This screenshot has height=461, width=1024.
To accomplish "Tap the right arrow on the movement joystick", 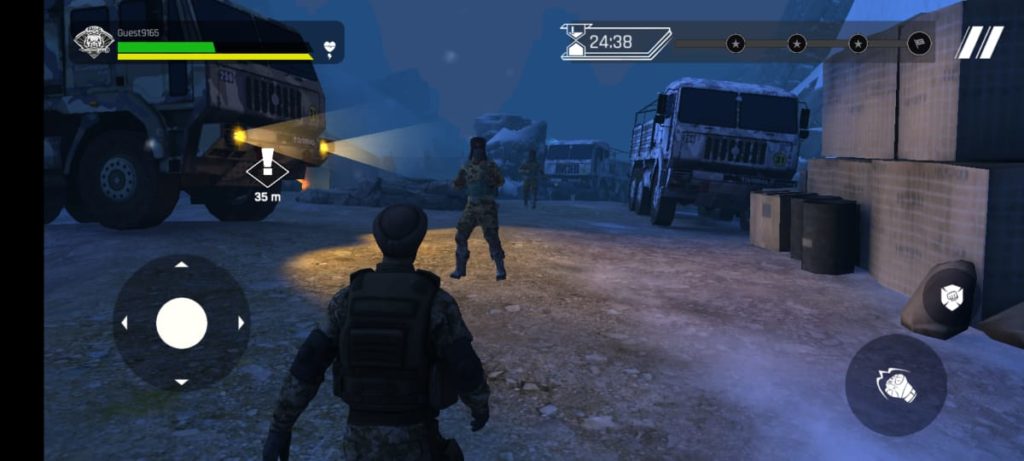I will pos(241,323).
